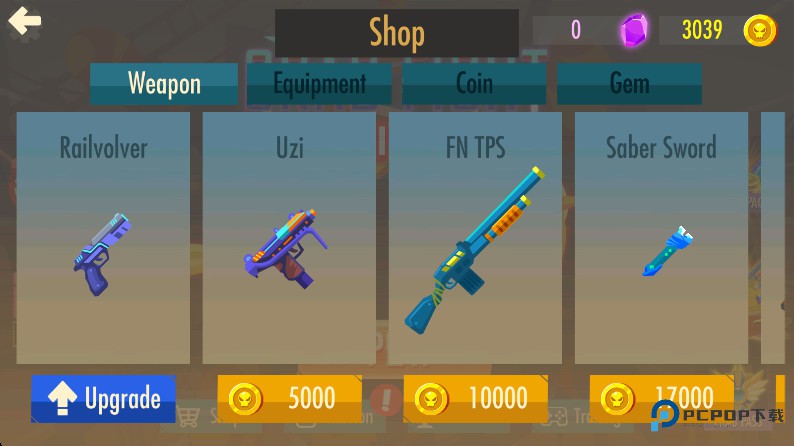
Task: Select the Gem tab
Action: tap(629, 84)
